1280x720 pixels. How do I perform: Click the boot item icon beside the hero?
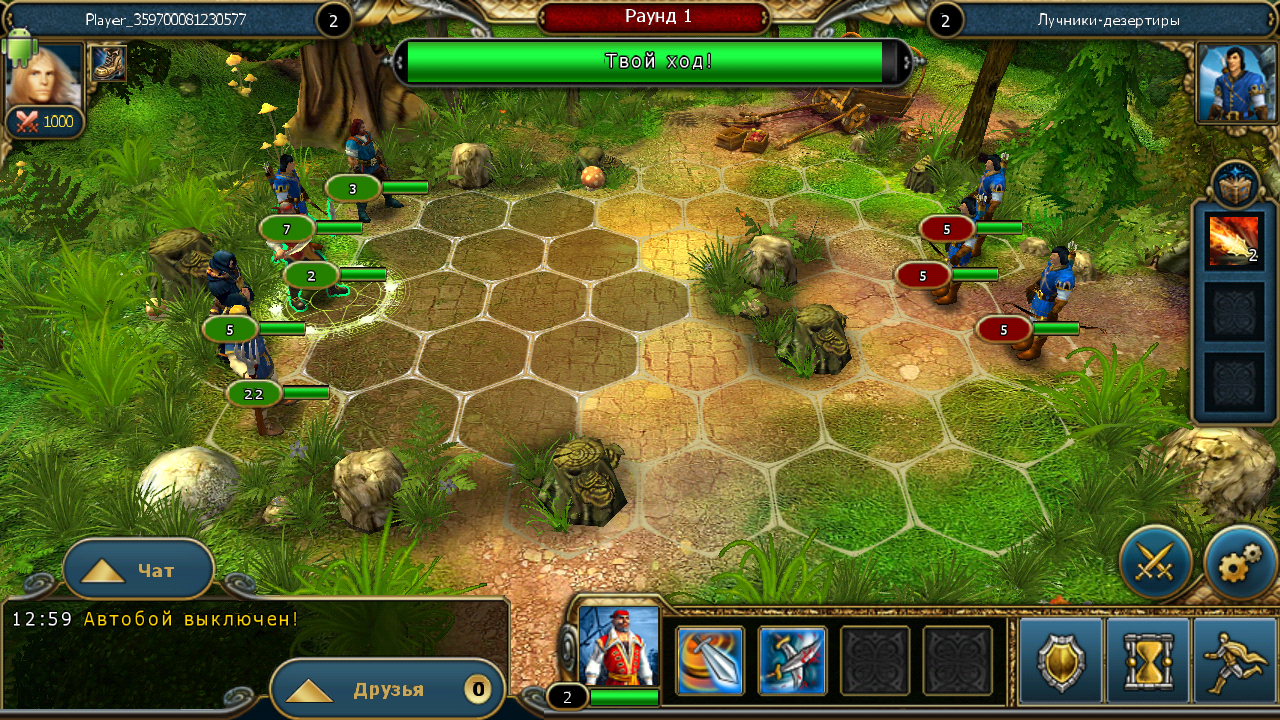107,64
